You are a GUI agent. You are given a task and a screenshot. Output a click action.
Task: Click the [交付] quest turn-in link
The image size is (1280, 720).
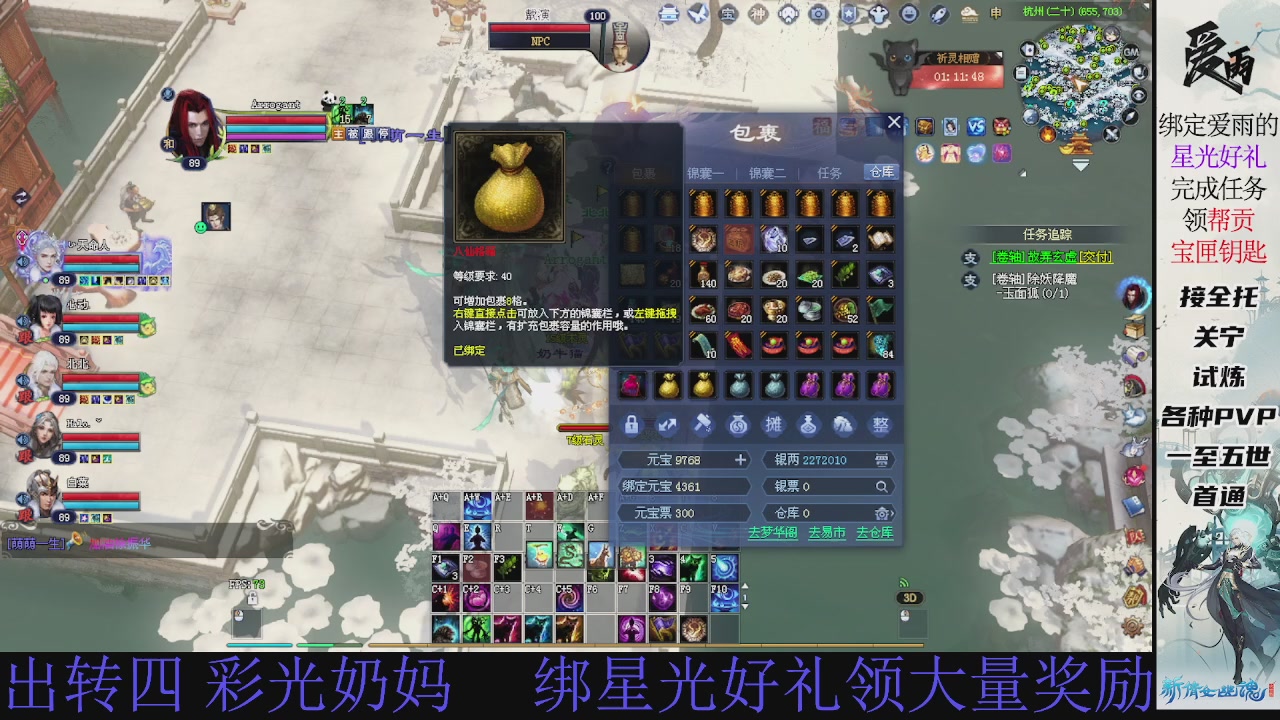click(1095, 257)
